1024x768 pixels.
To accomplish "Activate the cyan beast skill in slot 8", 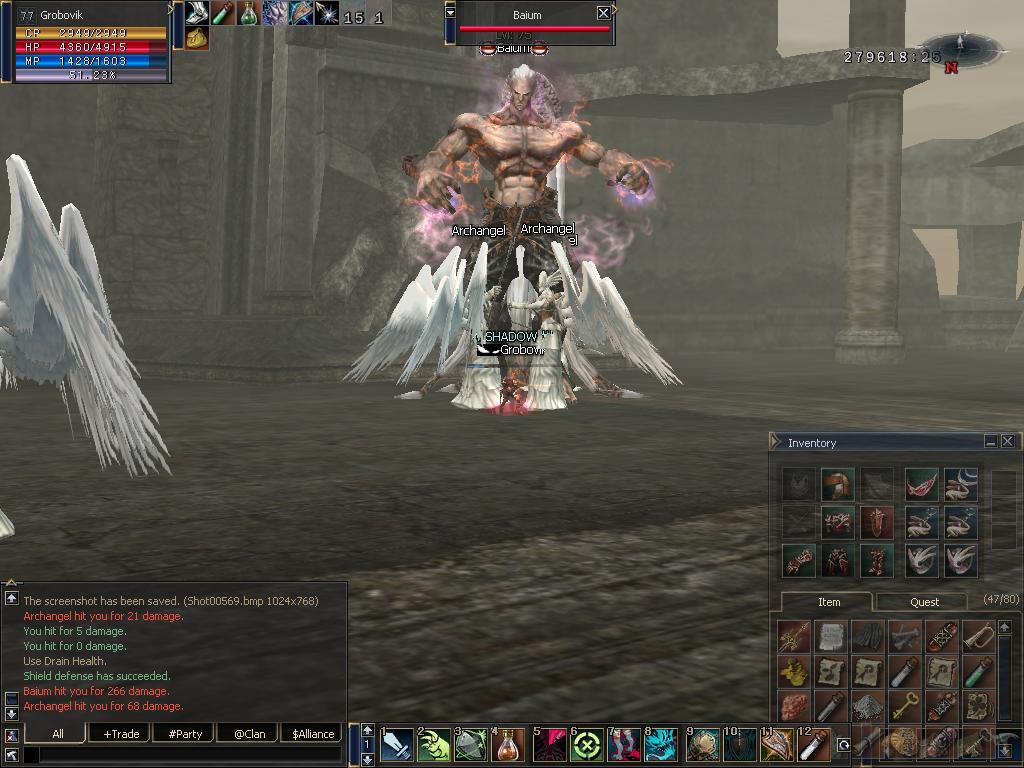I will (x=662, y=745).
